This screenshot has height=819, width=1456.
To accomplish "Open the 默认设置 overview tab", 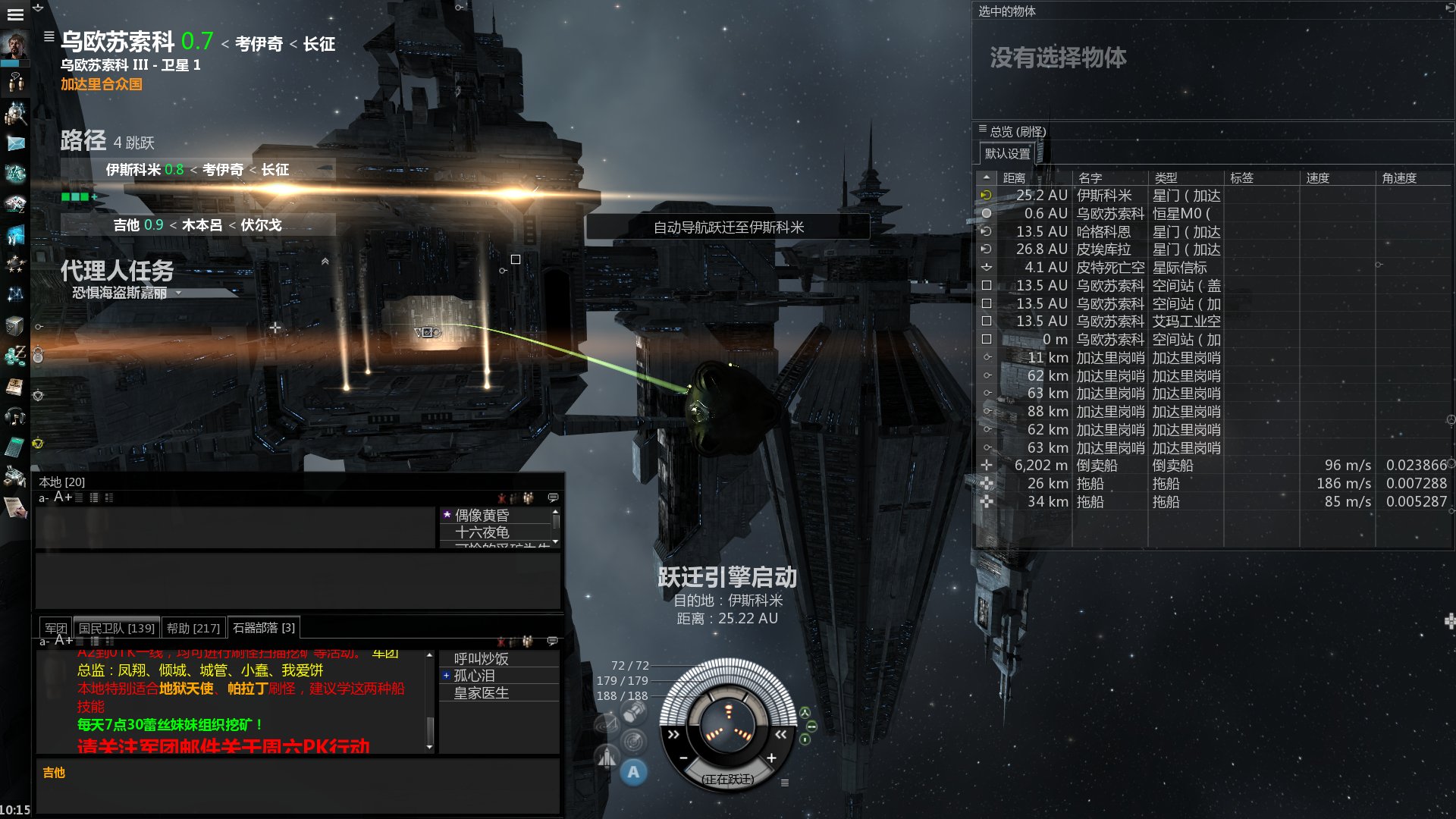I will point(1007,154).
